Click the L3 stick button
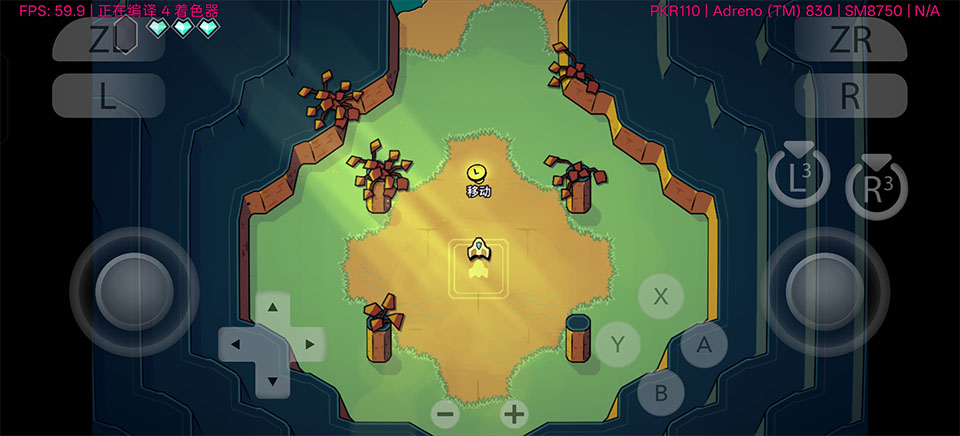The height and width of the screenshot is (436, 960). pos(799,179)
